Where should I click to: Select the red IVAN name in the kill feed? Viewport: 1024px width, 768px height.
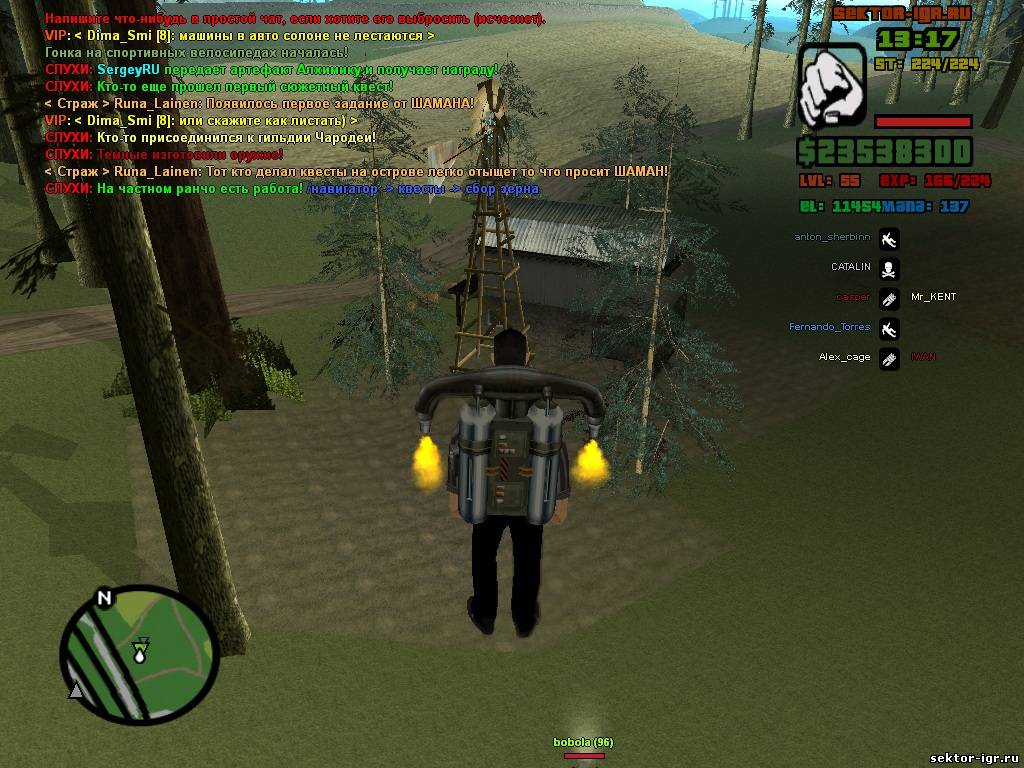923,357
